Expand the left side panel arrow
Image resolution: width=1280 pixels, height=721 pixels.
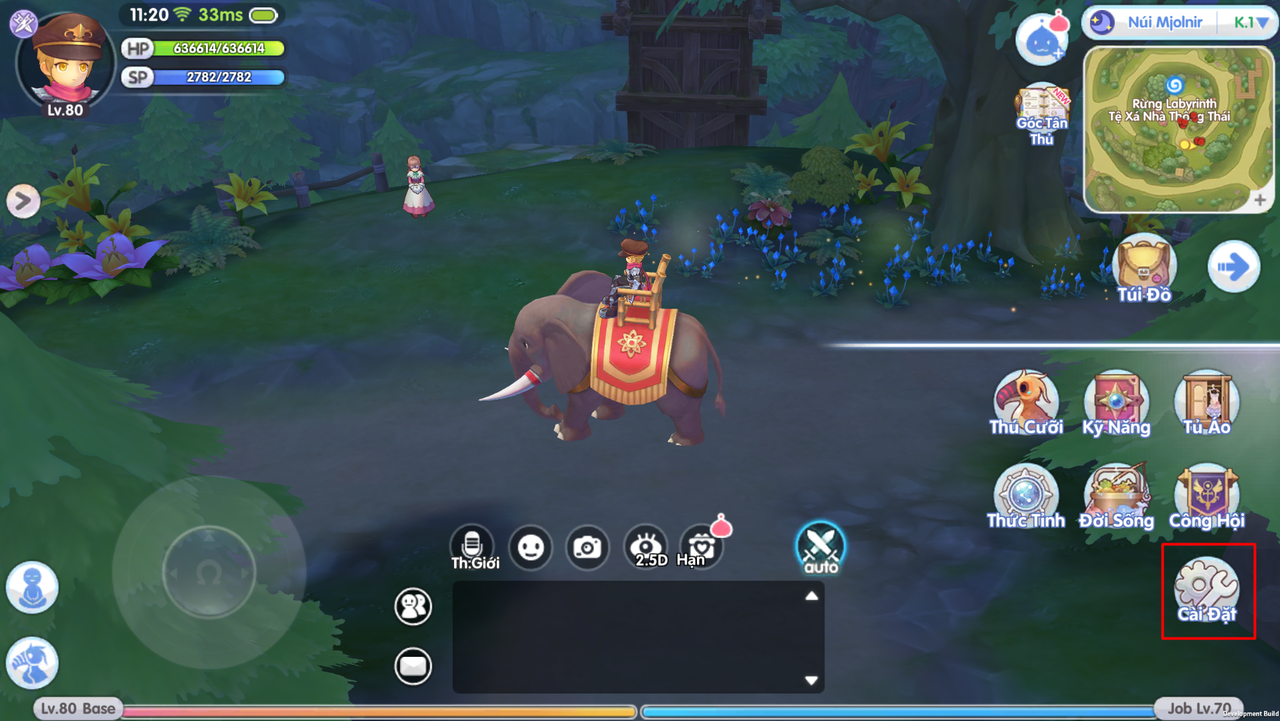tap(22, 200)
